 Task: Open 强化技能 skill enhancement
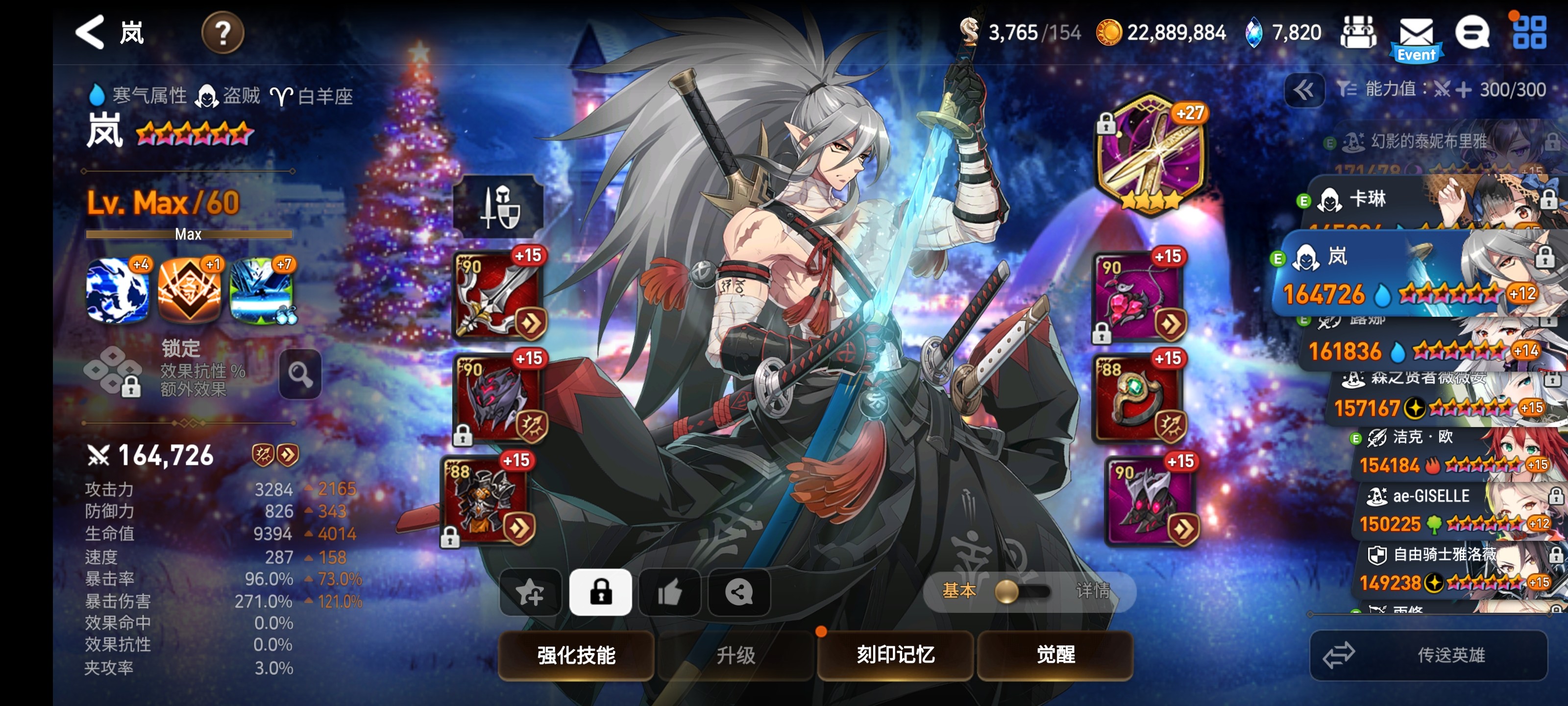tap(576, 655)
